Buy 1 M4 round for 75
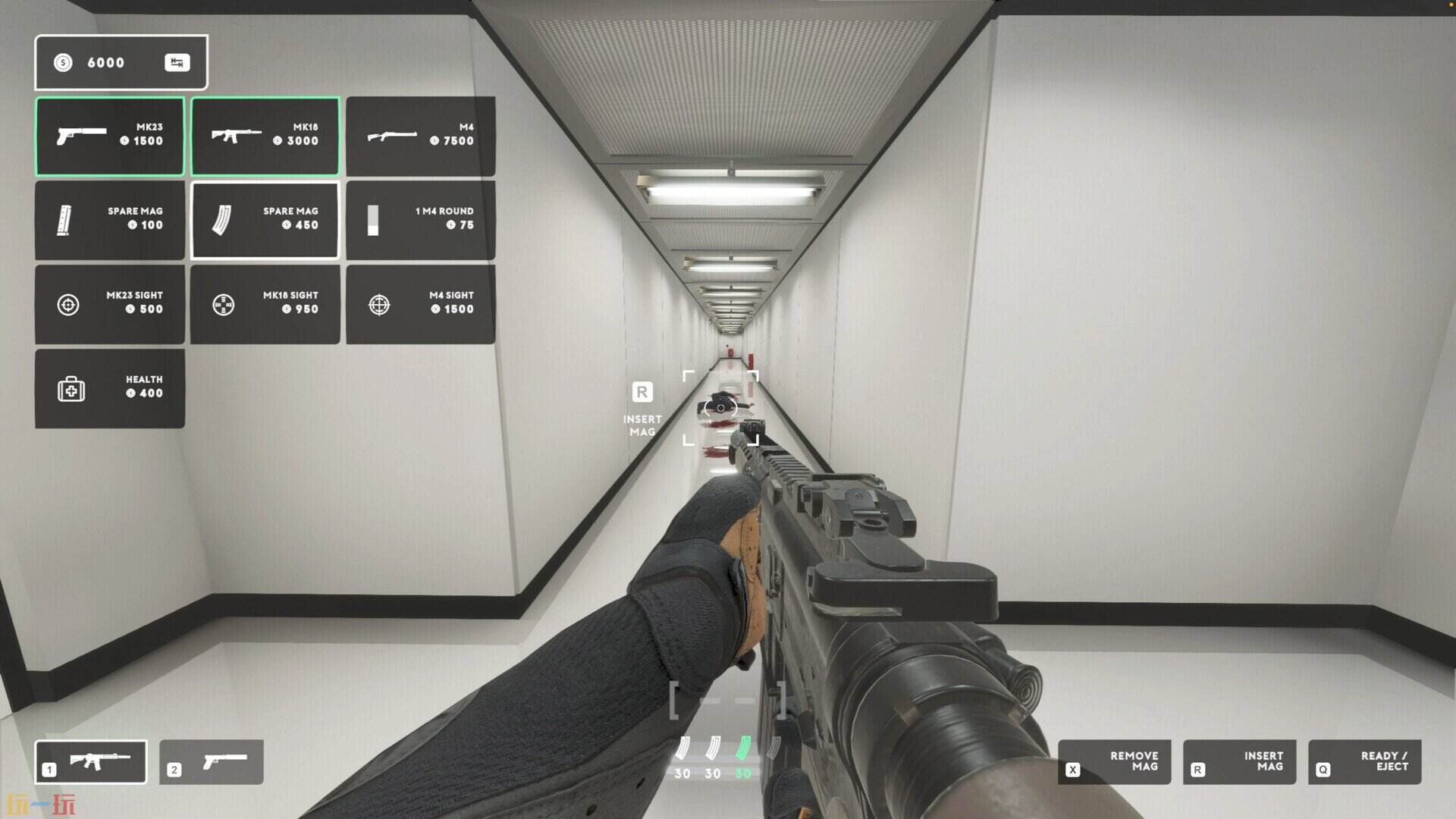This screenshot has width=1456, height=819. pos(421,220)
